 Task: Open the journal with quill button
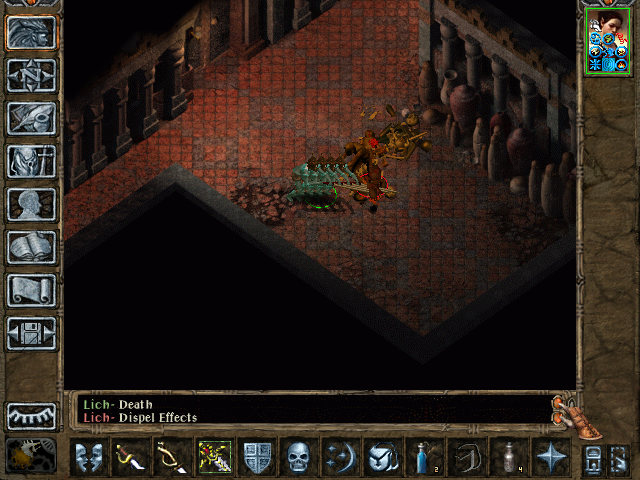point(31,118)
